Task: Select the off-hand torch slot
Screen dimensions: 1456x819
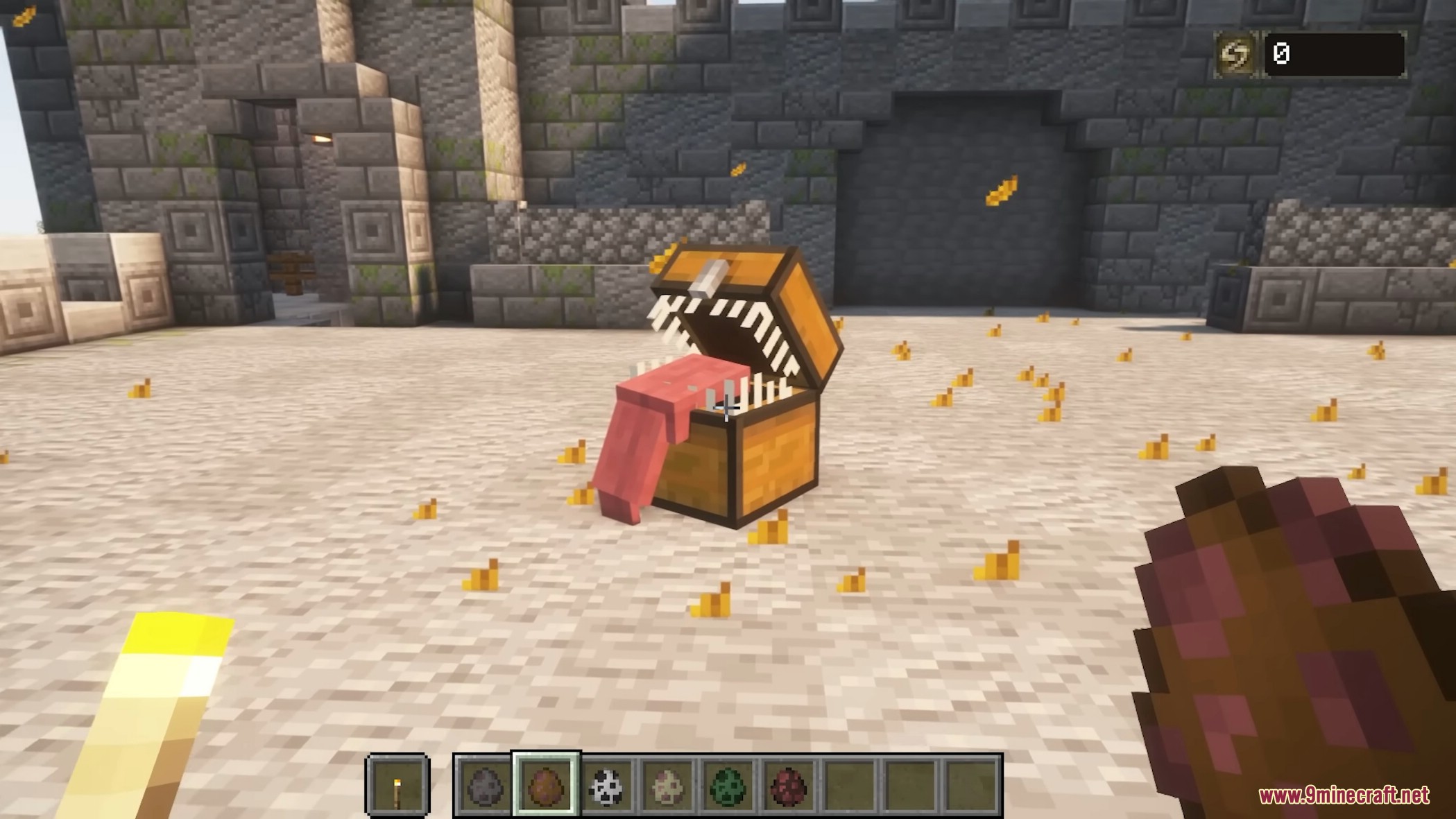Action: pyautogui.click(x=397, y=786)
